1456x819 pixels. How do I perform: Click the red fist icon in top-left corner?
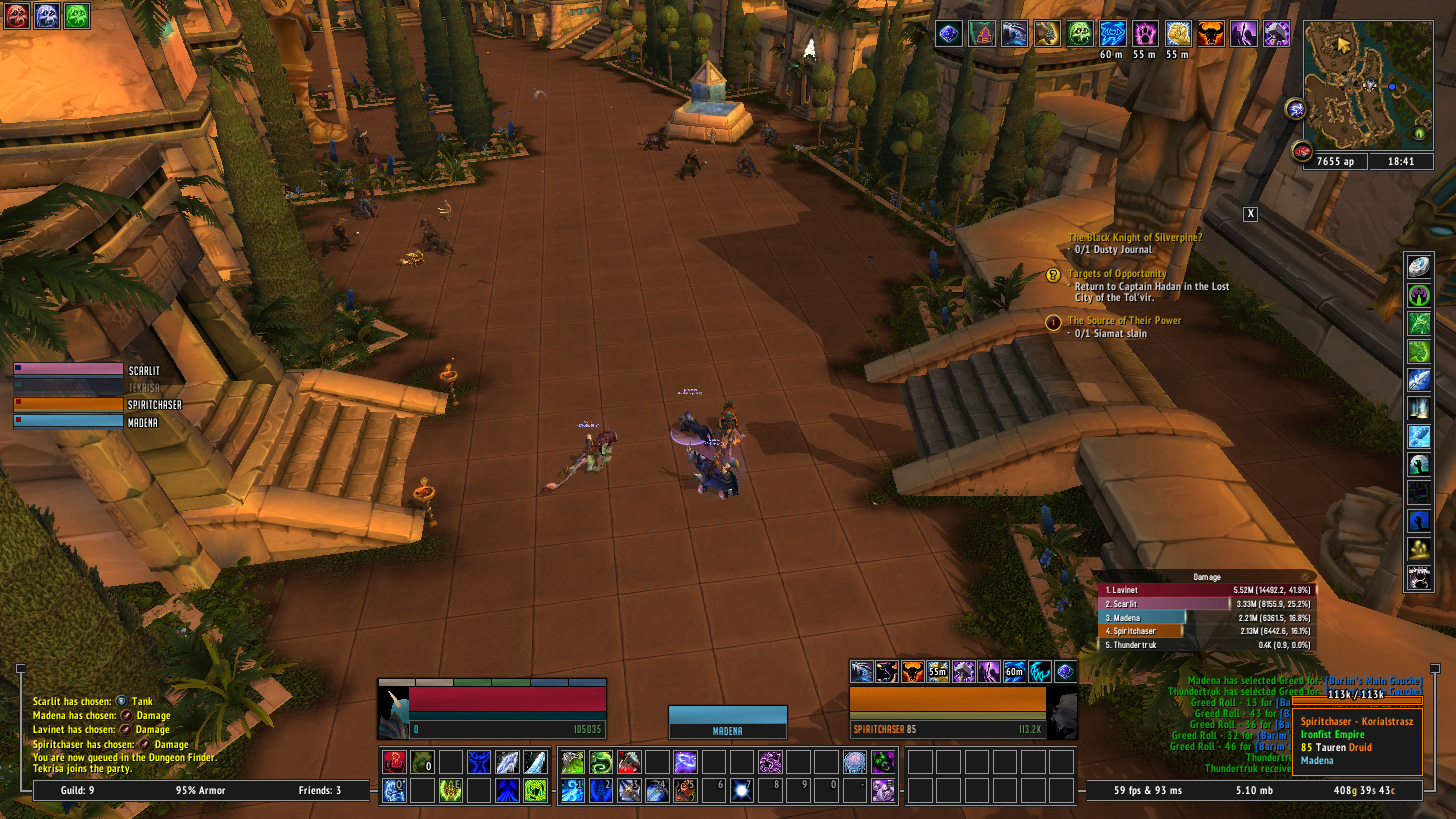pyautogui.click(x=17, y=15)
